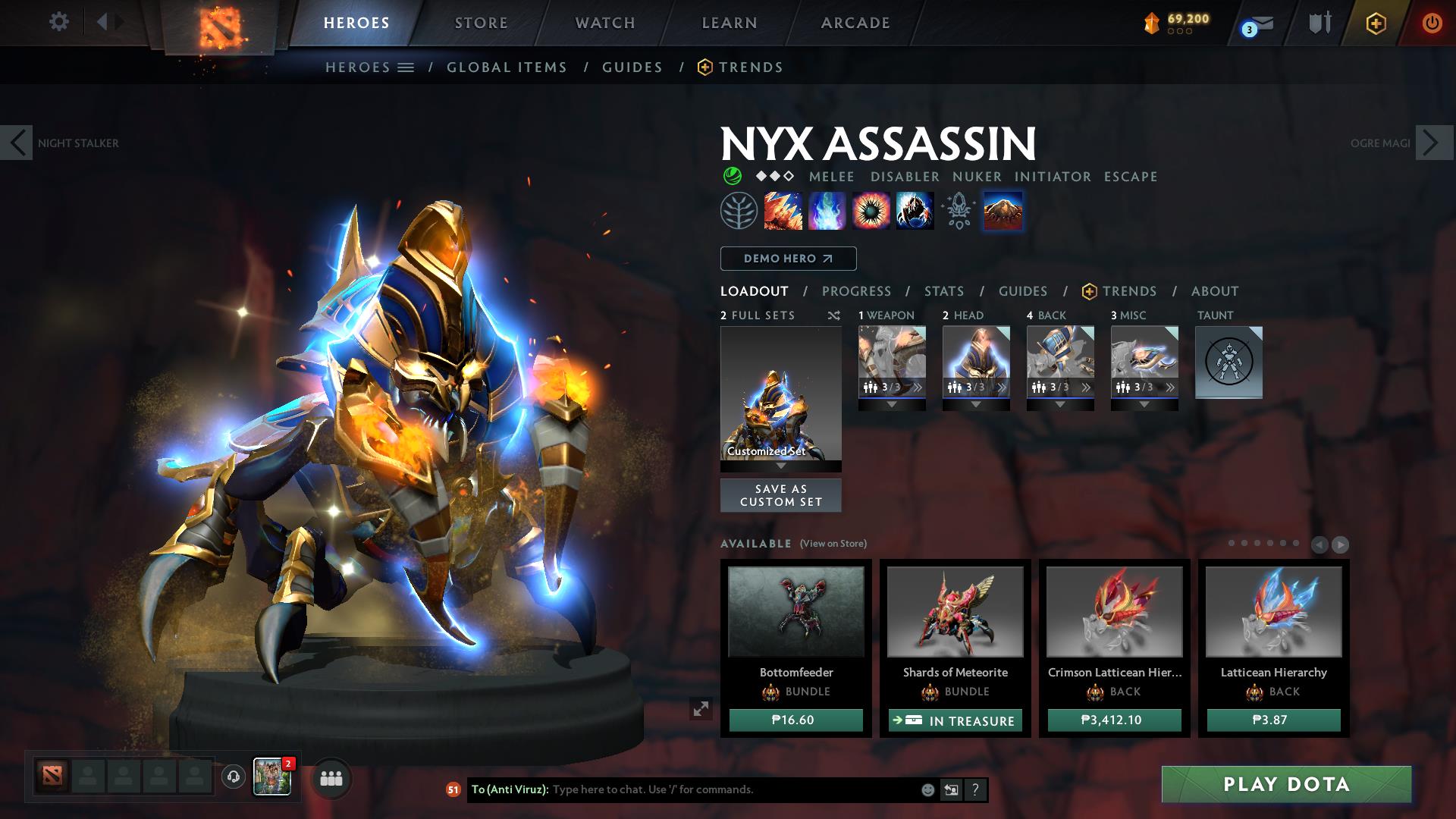Switch to the STATS tab
Viewport: 1456px width, 819px height.
943,291
